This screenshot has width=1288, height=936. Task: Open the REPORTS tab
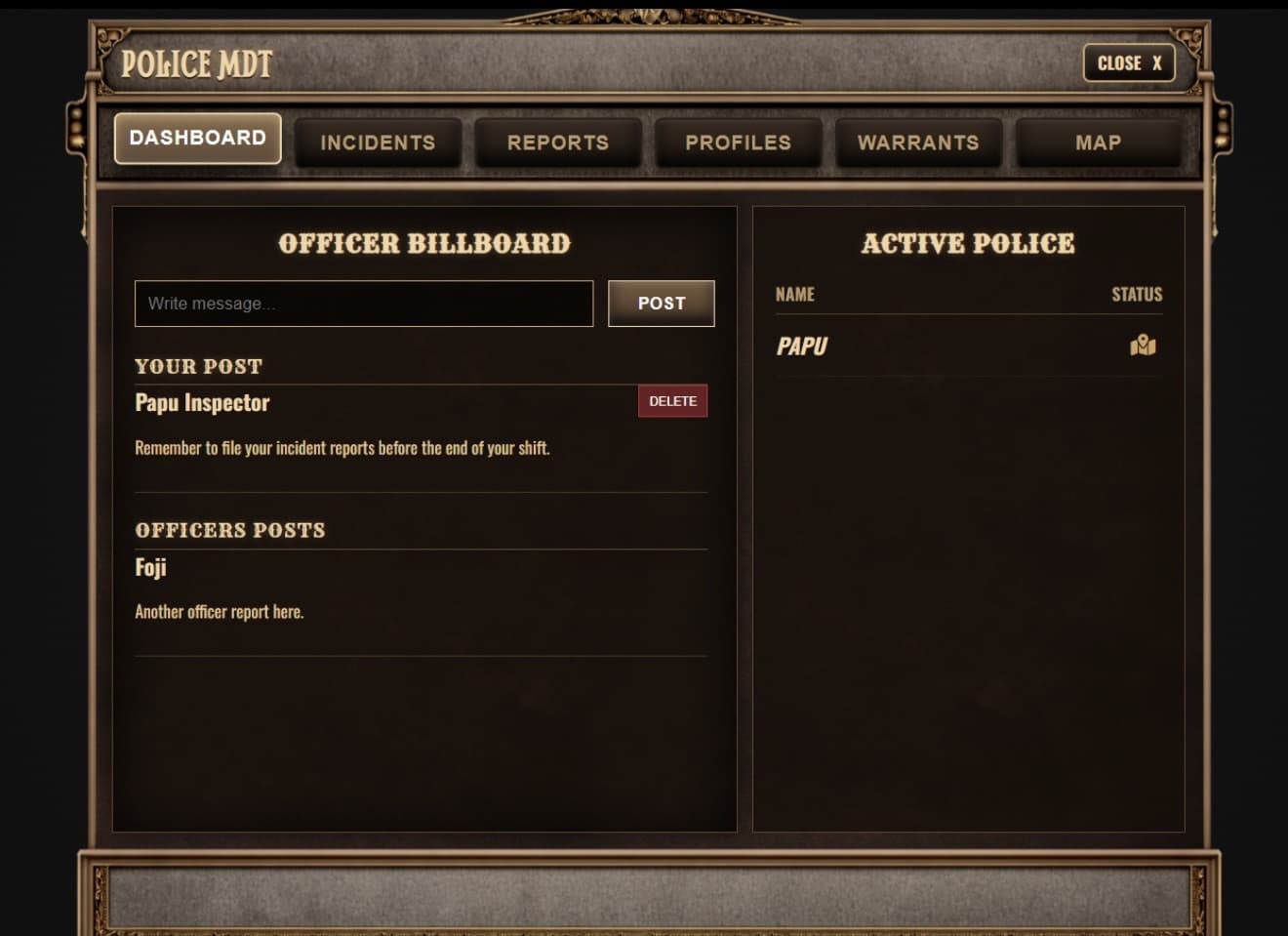point(557,142)
